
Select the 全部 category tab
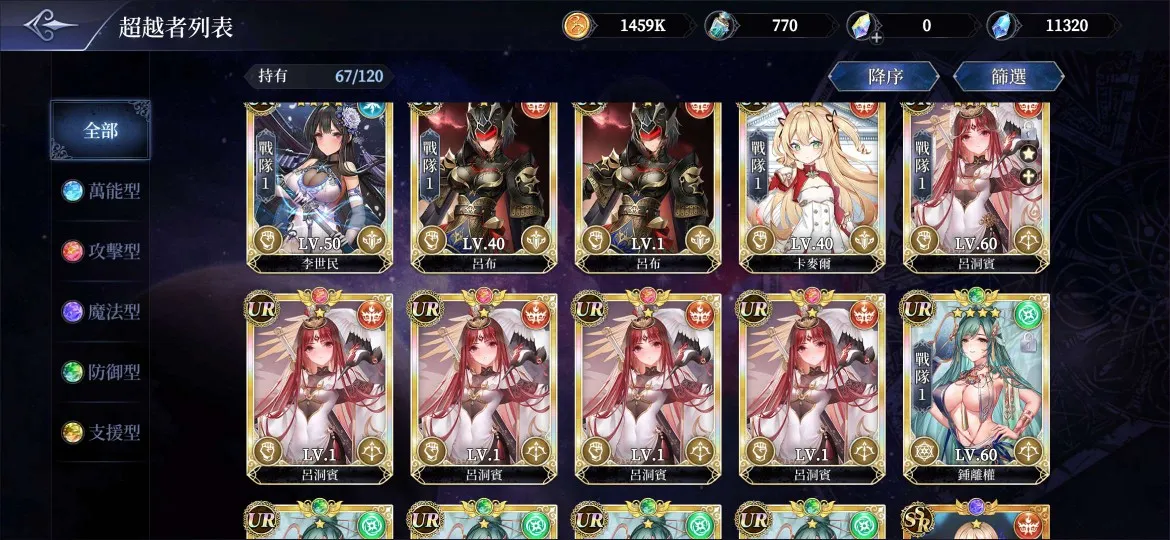[101, 131]
